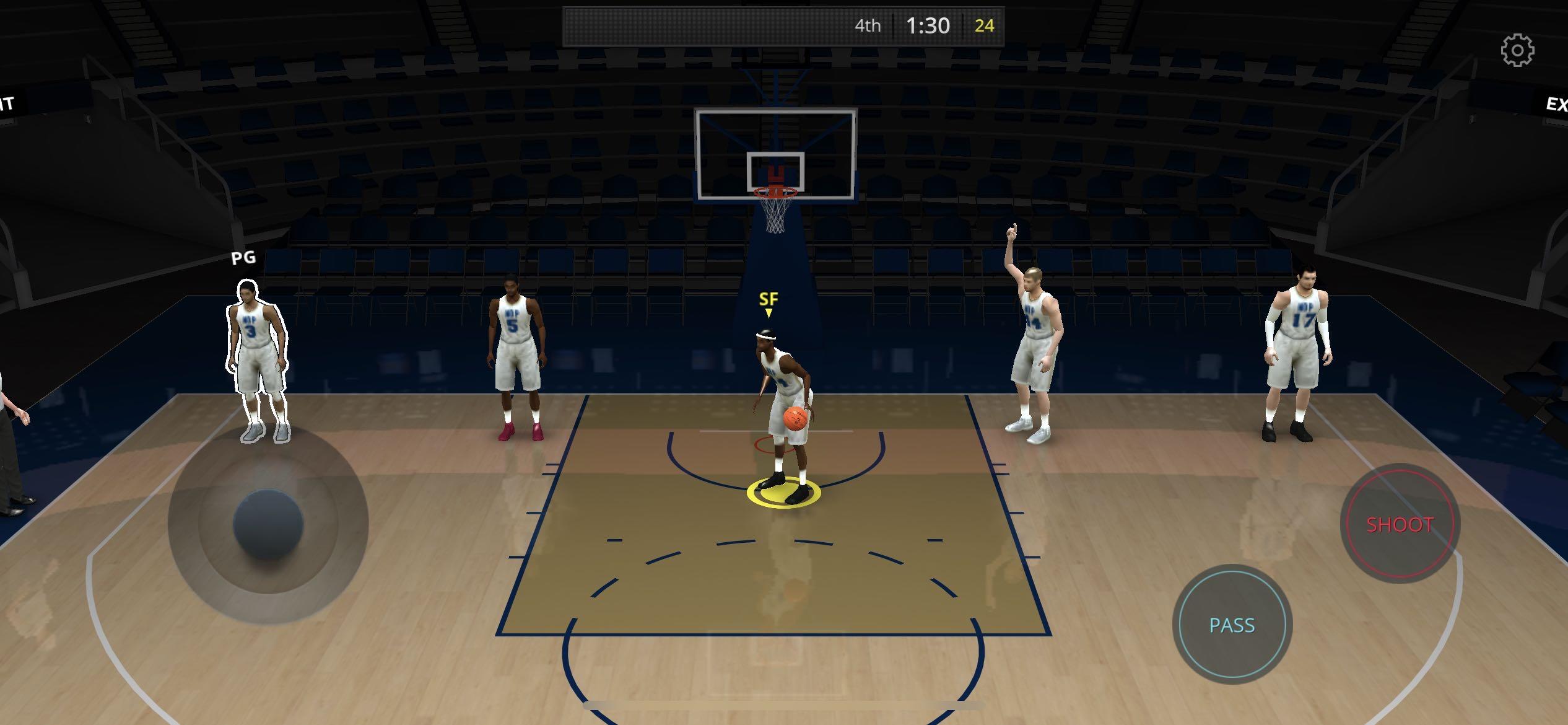Tap the yellow shot clock showing 24
Image resolution: width=1568 pixels, height=725 pixels.
pyautogui.click(x=985, y=26)
